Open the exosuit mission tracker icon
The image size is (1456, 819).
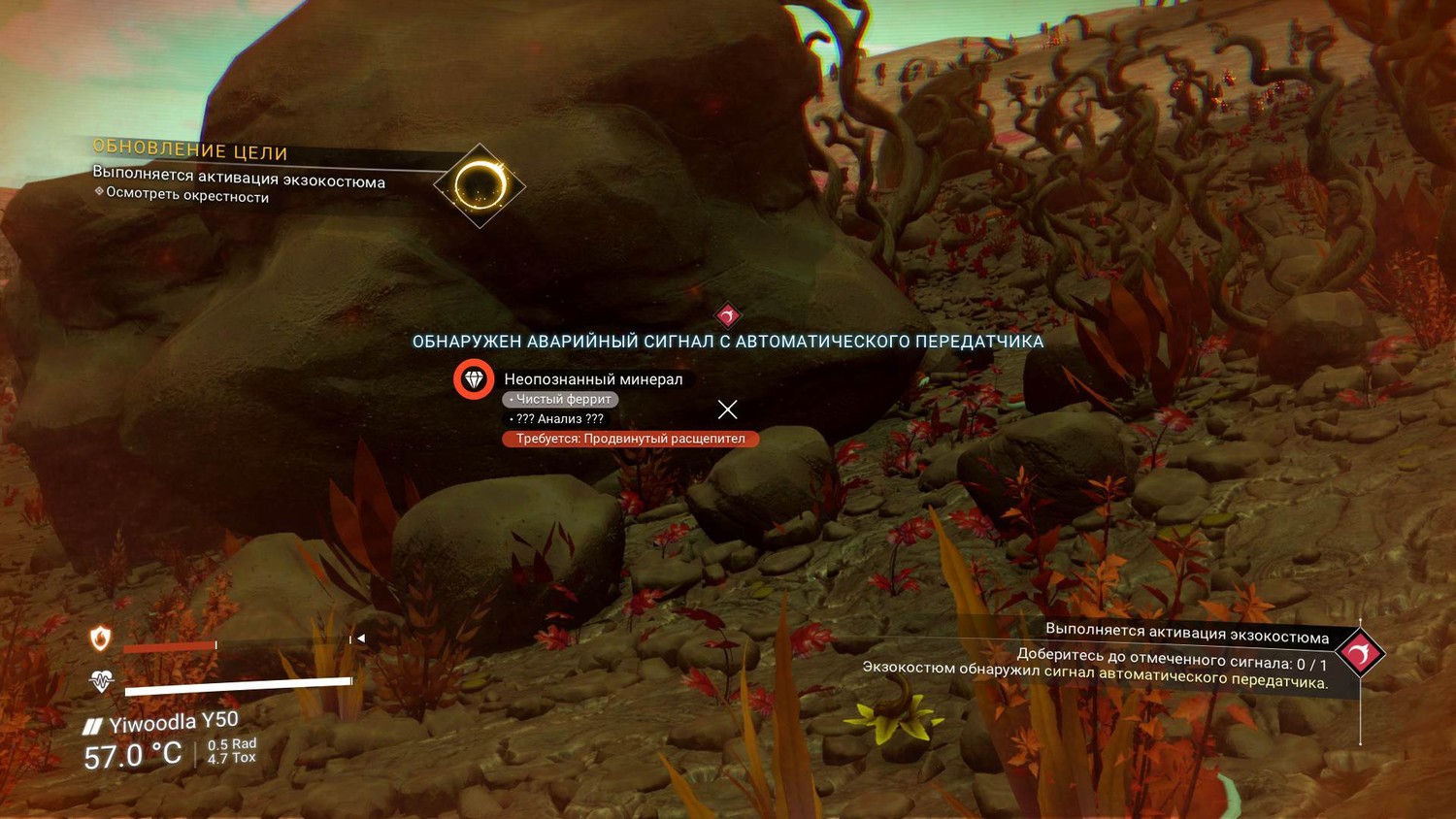1359,653
